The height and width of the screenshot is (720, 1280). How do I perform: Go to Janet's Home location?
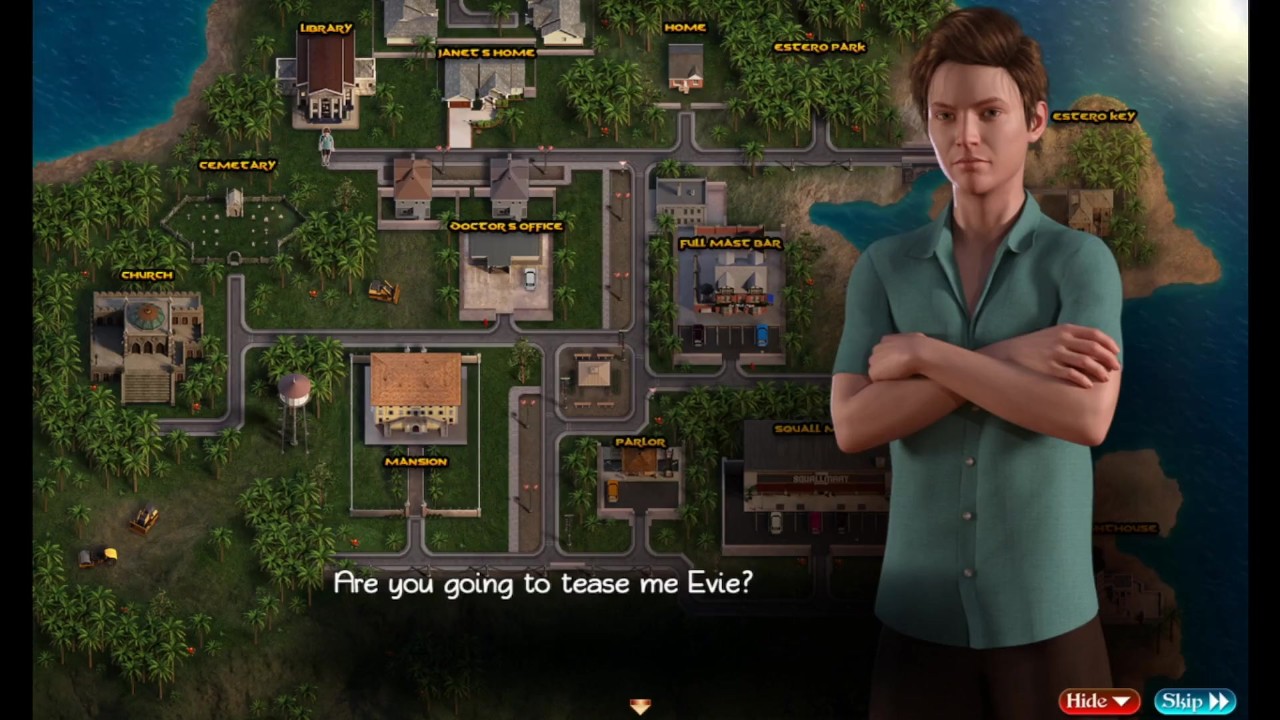pos(485,80)
